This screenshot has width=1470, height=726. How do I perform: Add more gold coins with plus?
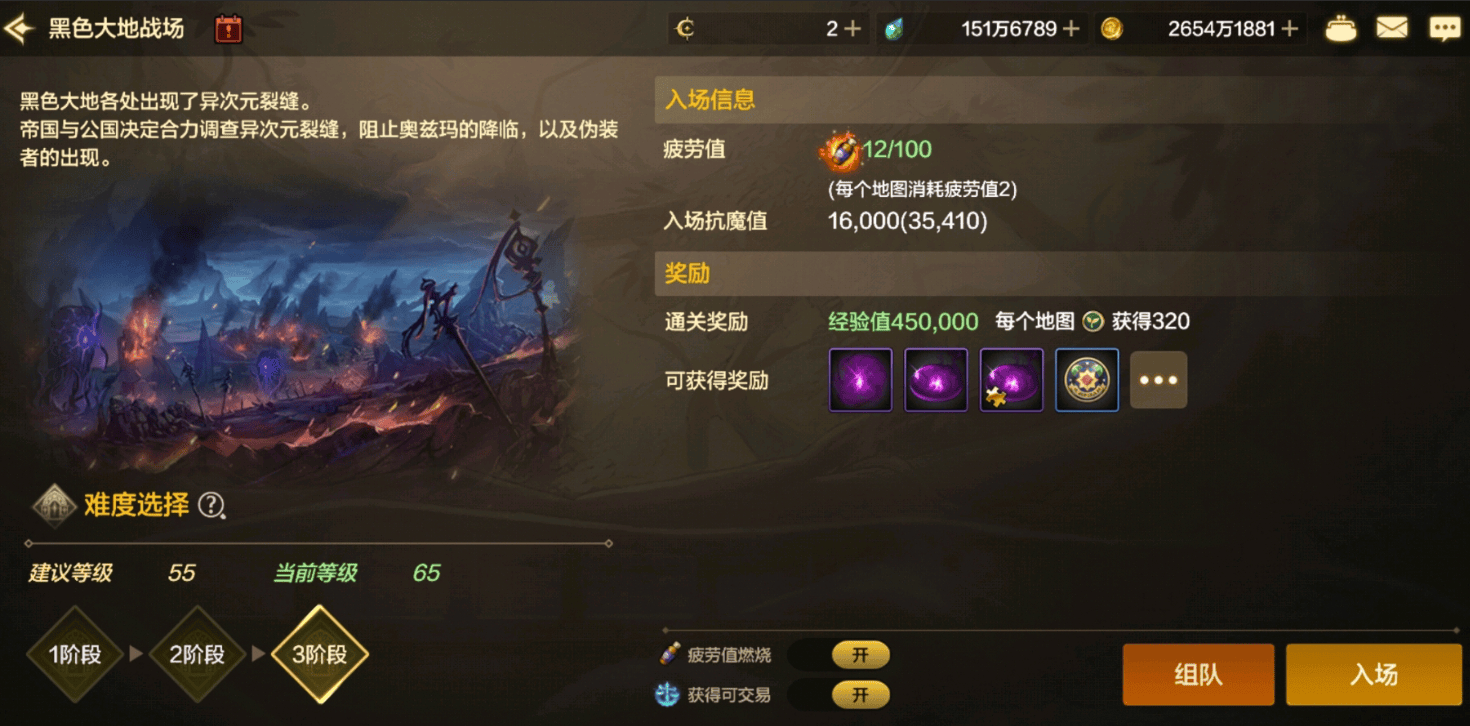point(1290,29)
